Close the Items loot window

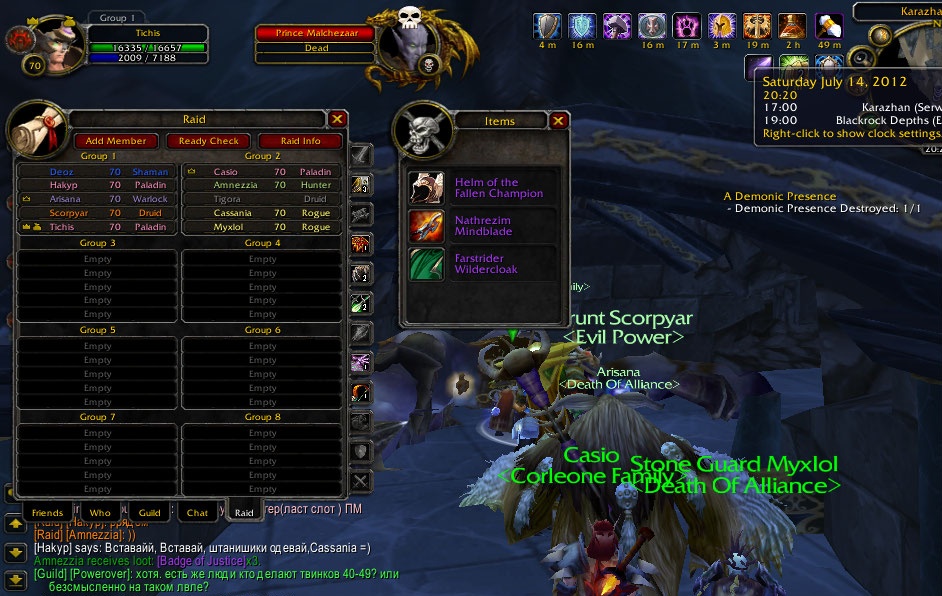click(558, 121)
